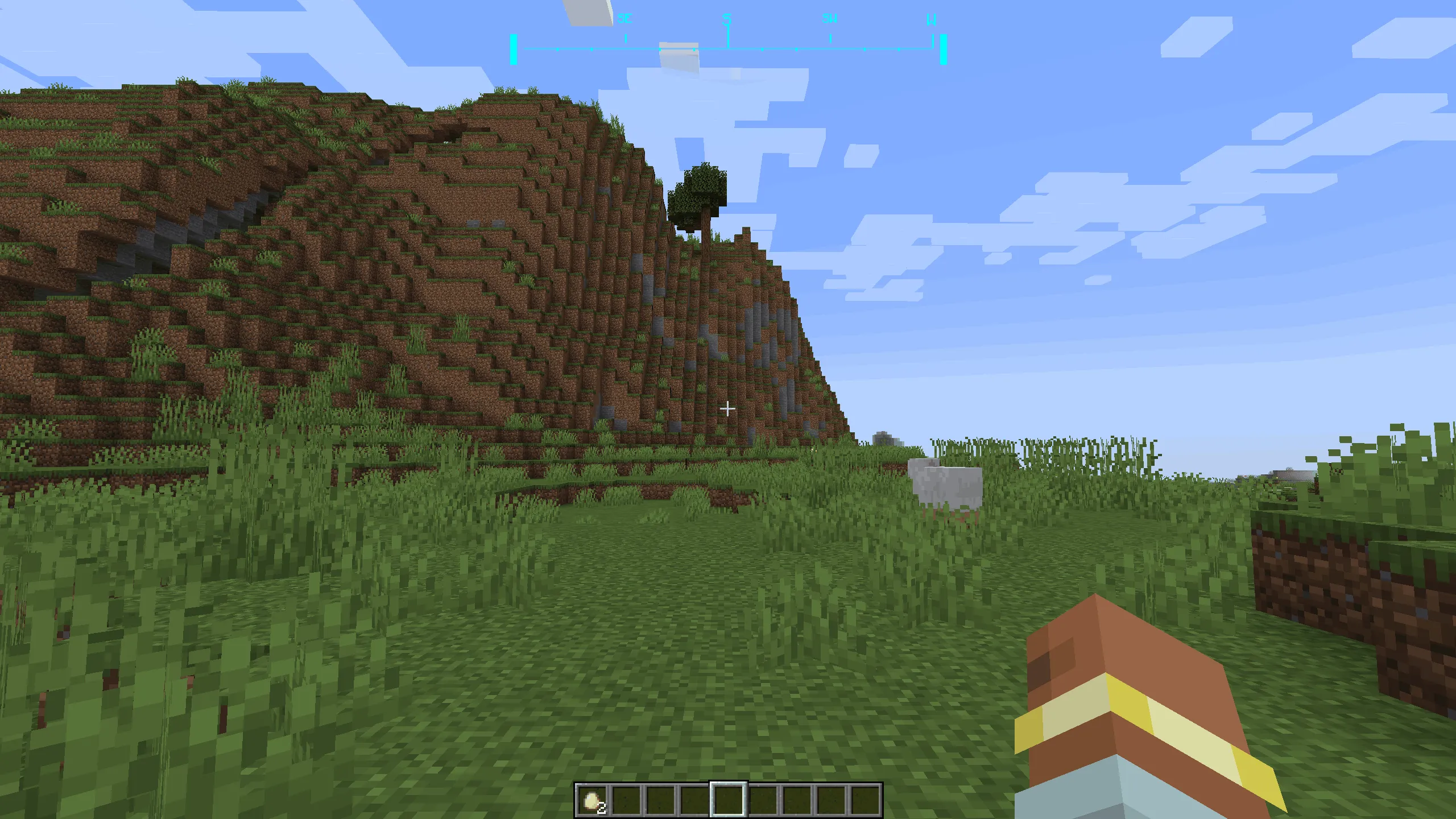Click the crosshair in the screen center

(x=728, y=408)
